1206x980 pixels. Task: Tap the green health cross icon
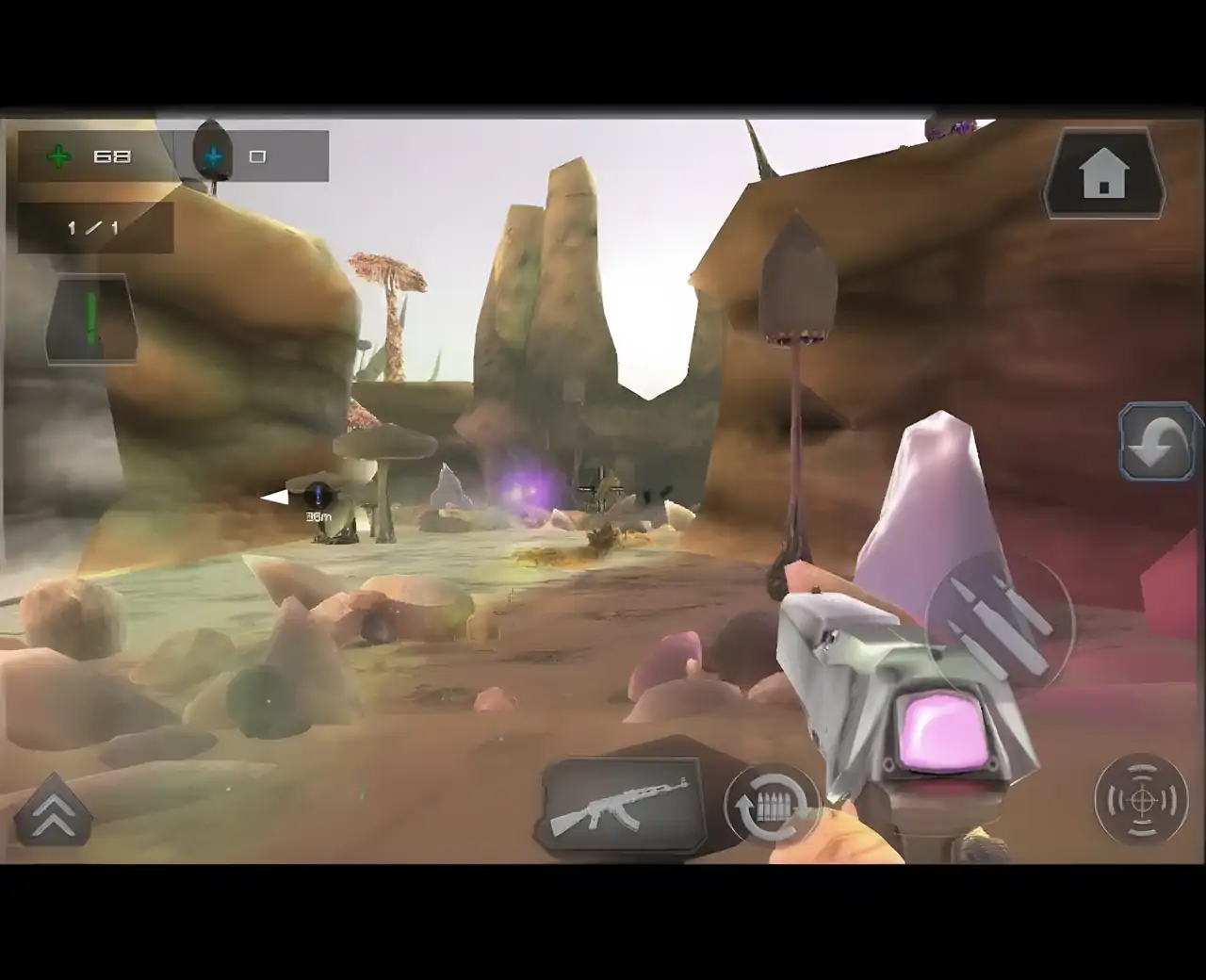(58, 155)
